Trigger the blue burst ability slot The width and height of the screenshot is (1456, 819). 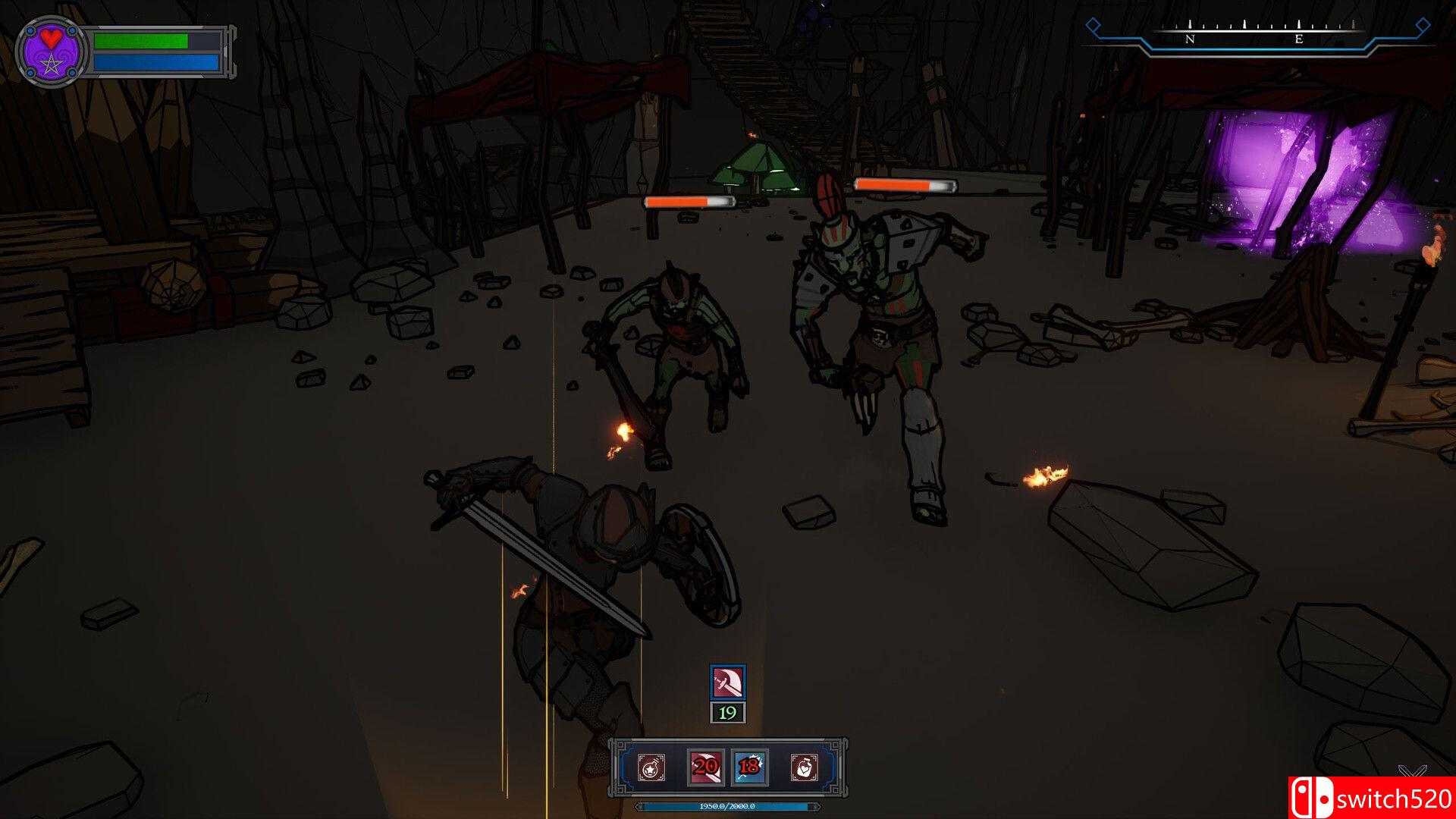tap(750, 767)
